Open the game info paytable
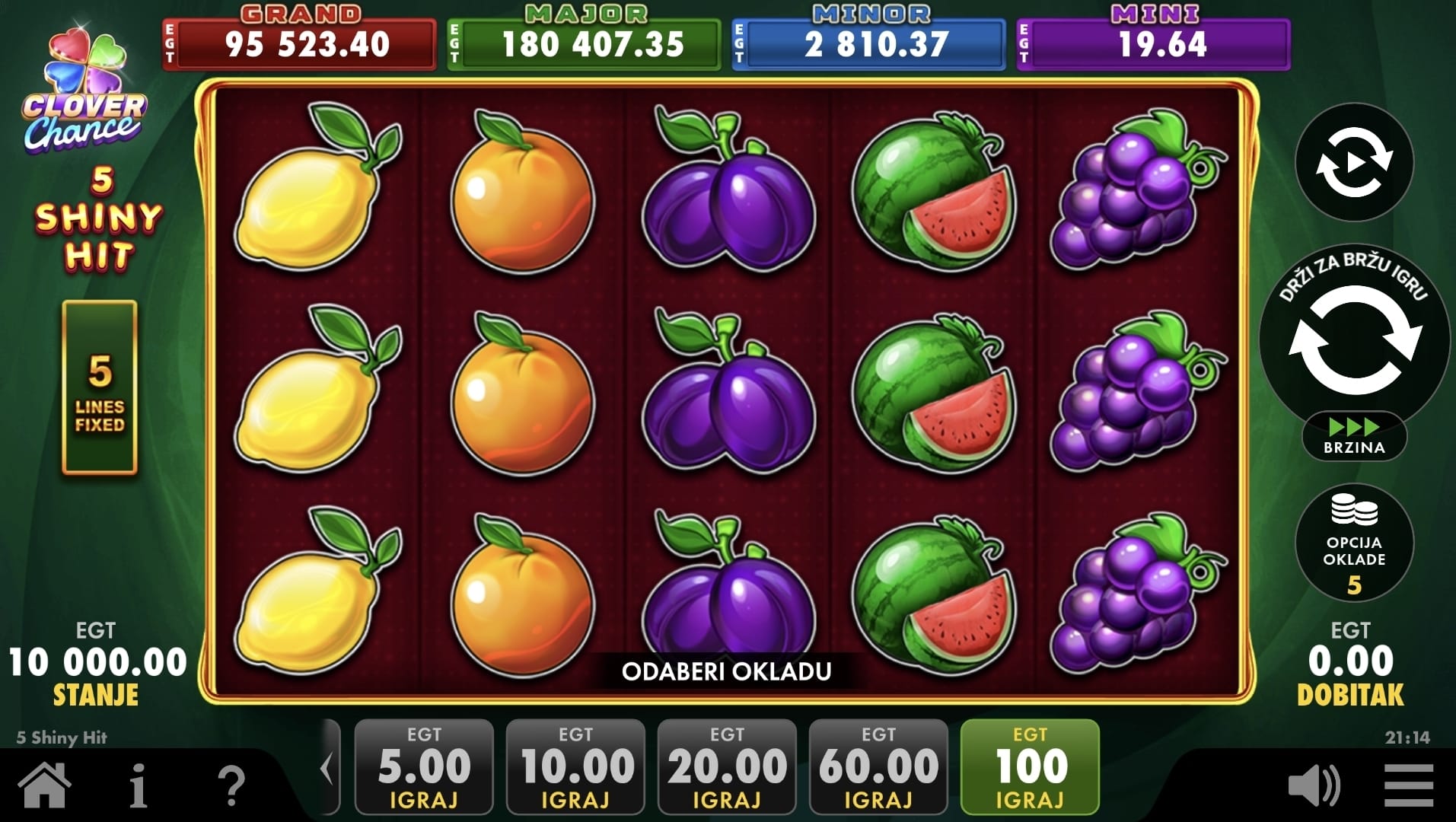This screenshot has height=822, width=1456. pos(138,785)
